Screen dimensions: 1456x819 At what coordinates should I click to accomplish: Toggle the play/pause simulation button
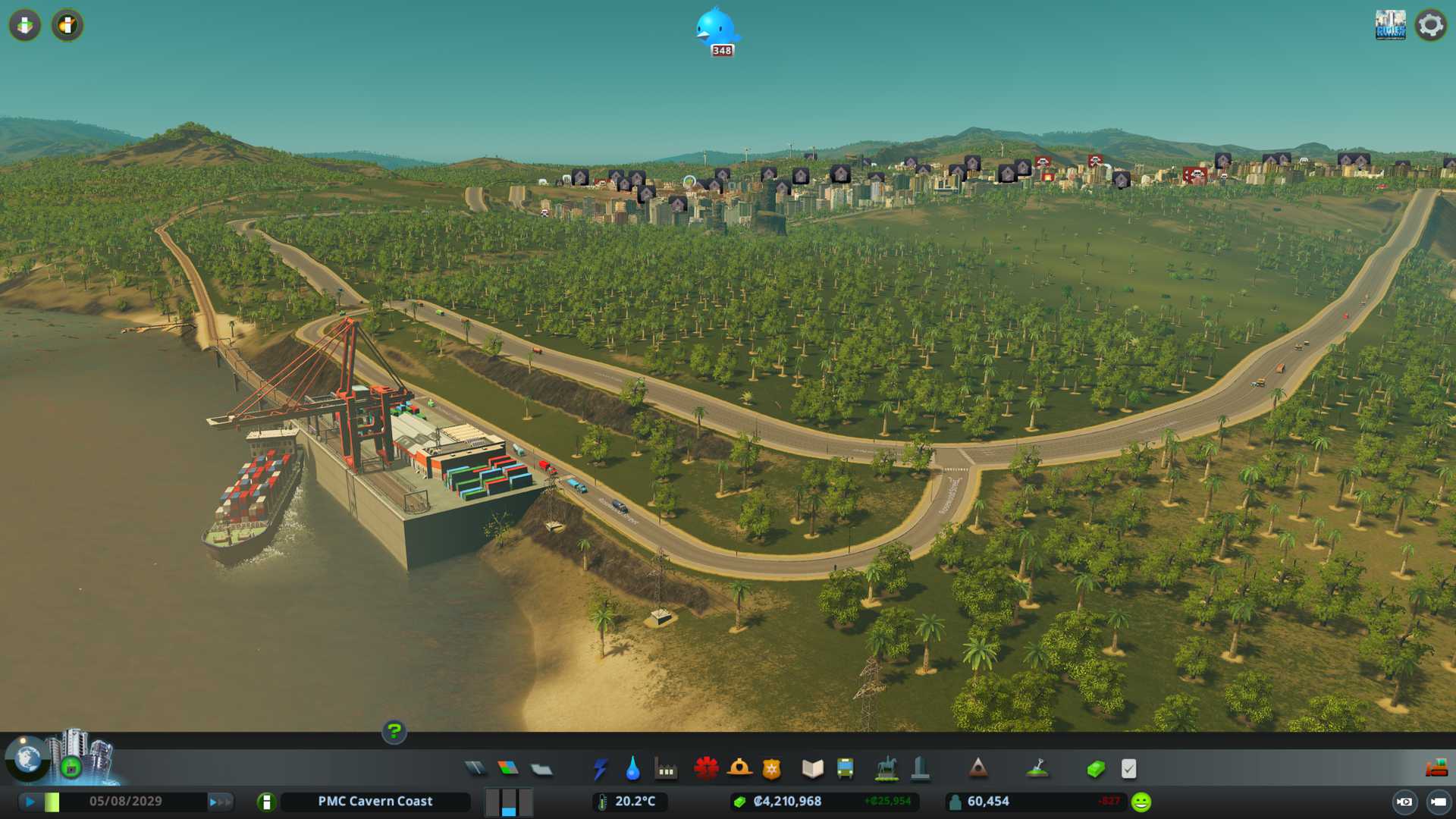point(30,802)
